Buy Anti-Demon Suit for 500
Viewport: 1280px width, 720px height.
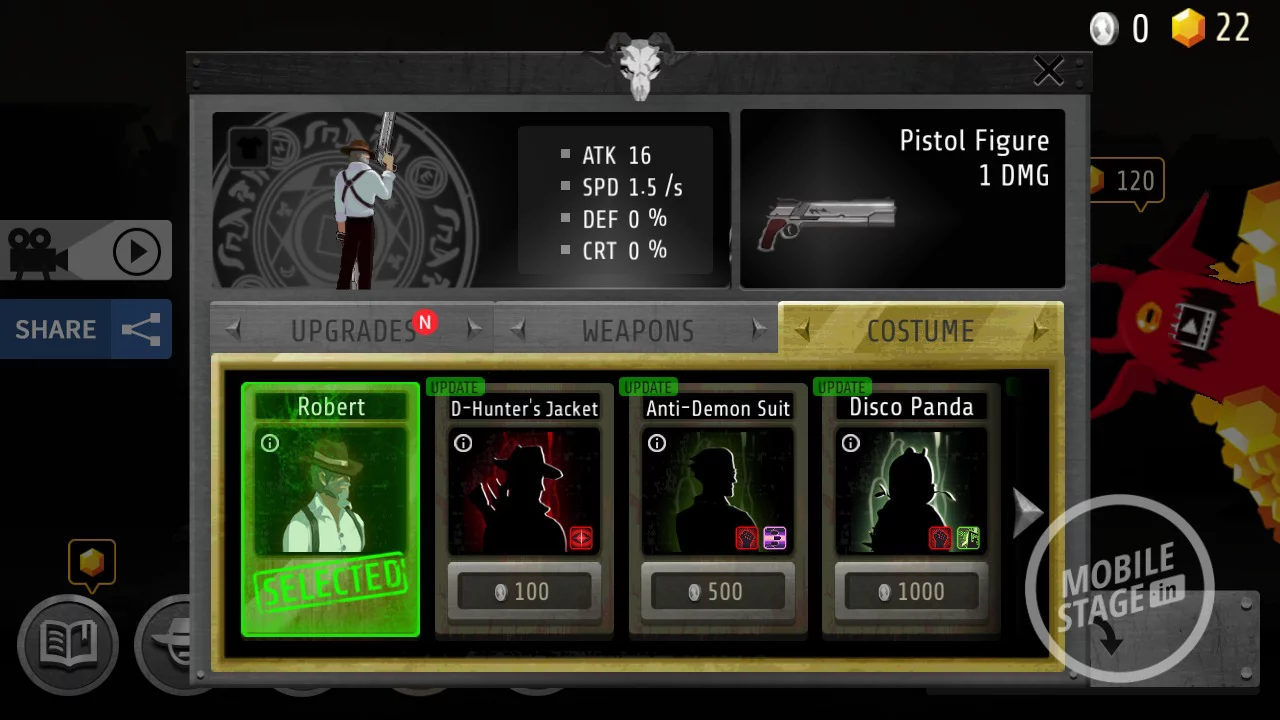coord(718,591)
